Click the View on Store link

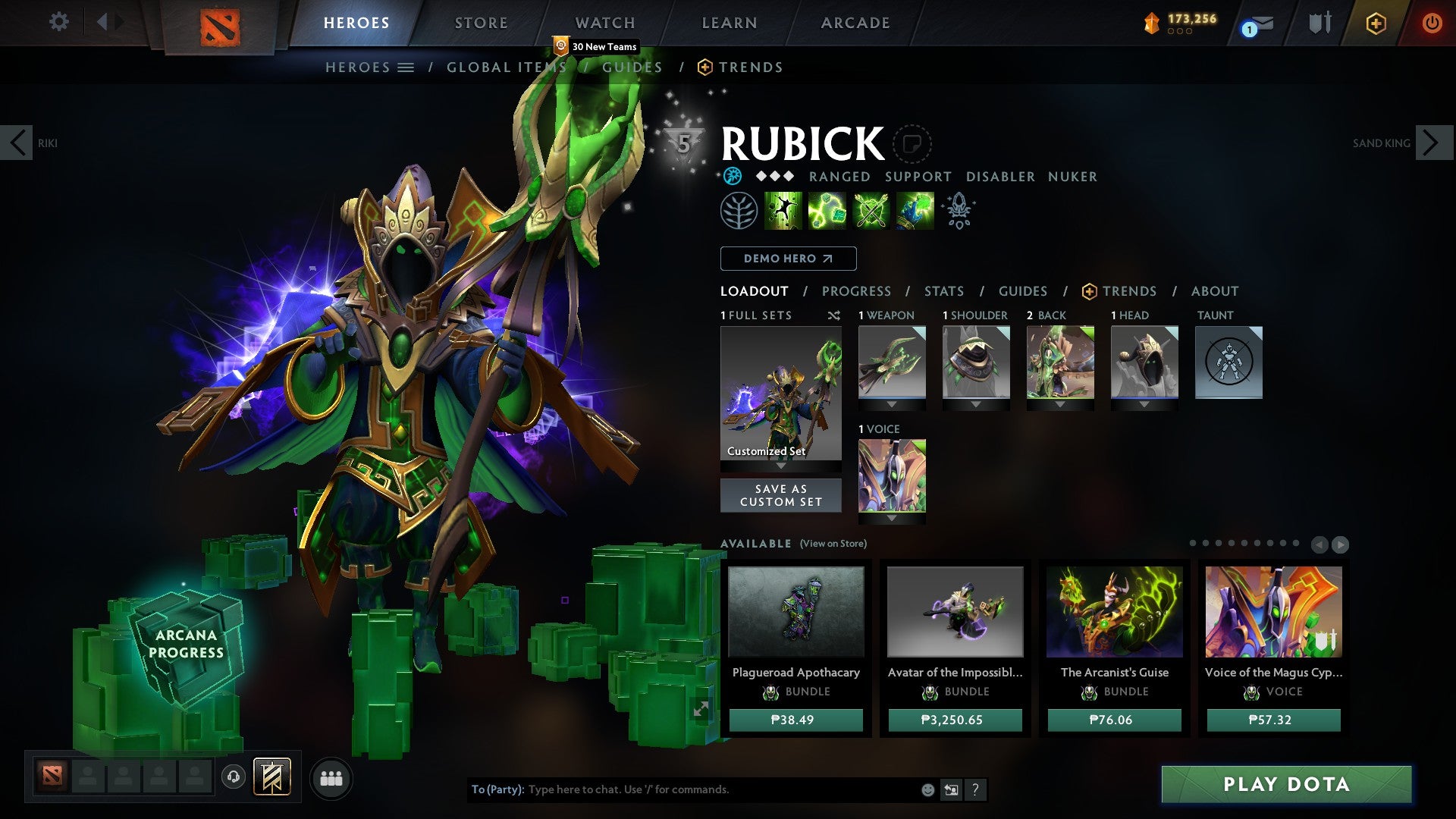831,544
